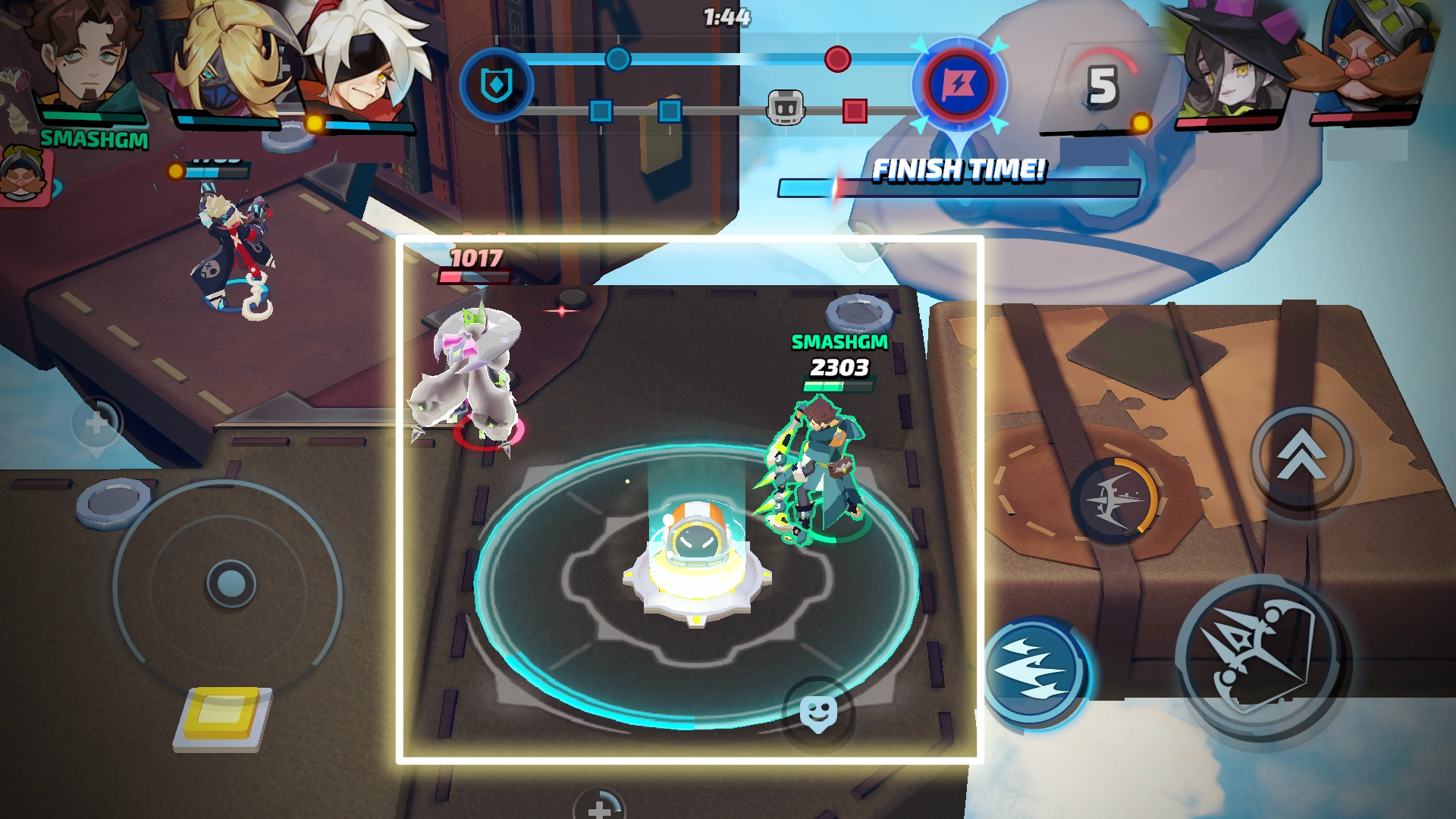Trigger the blue triple-arrow dash skill
The image size is (1456, 819).
(x=1034, y=670)
